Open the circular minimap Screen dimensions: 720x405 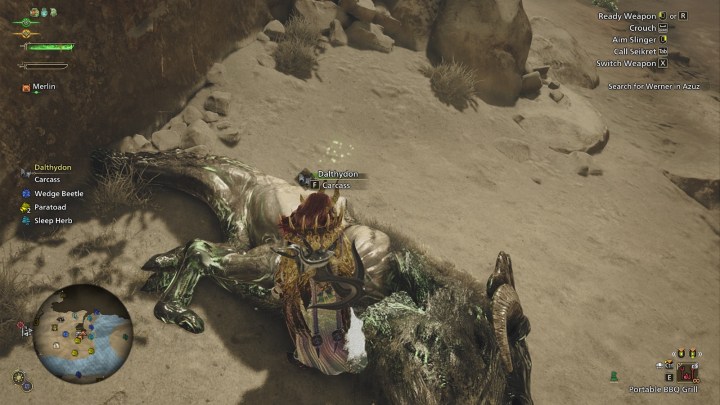tap(81, 334)
